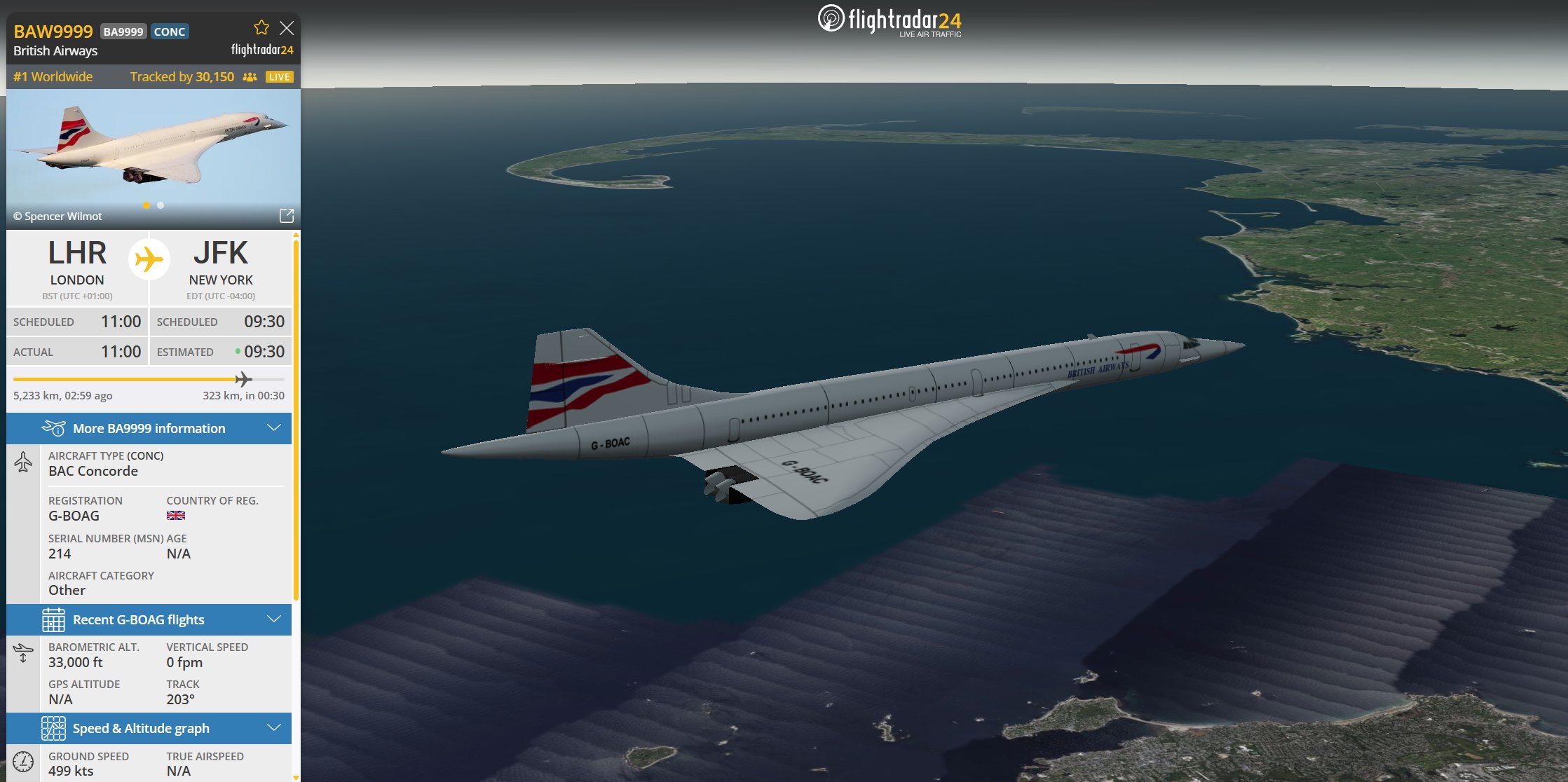Viewport: 1568px width, 782px height.
Task: Star the BAW9999 flight as favorite
Action: [x=261, y=27]
